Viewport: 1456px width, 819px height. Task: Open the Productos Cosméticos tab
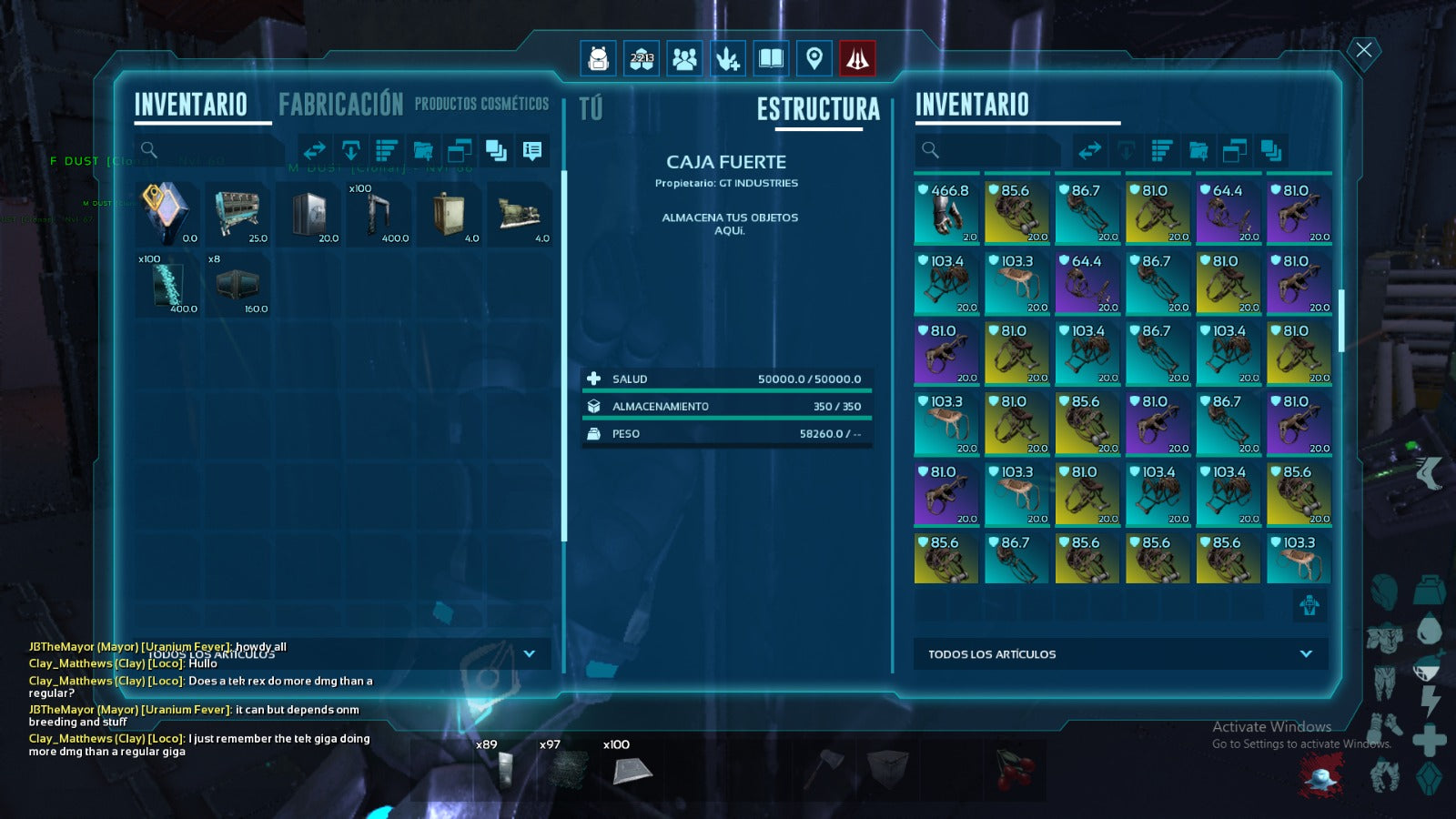click(481, 104)
